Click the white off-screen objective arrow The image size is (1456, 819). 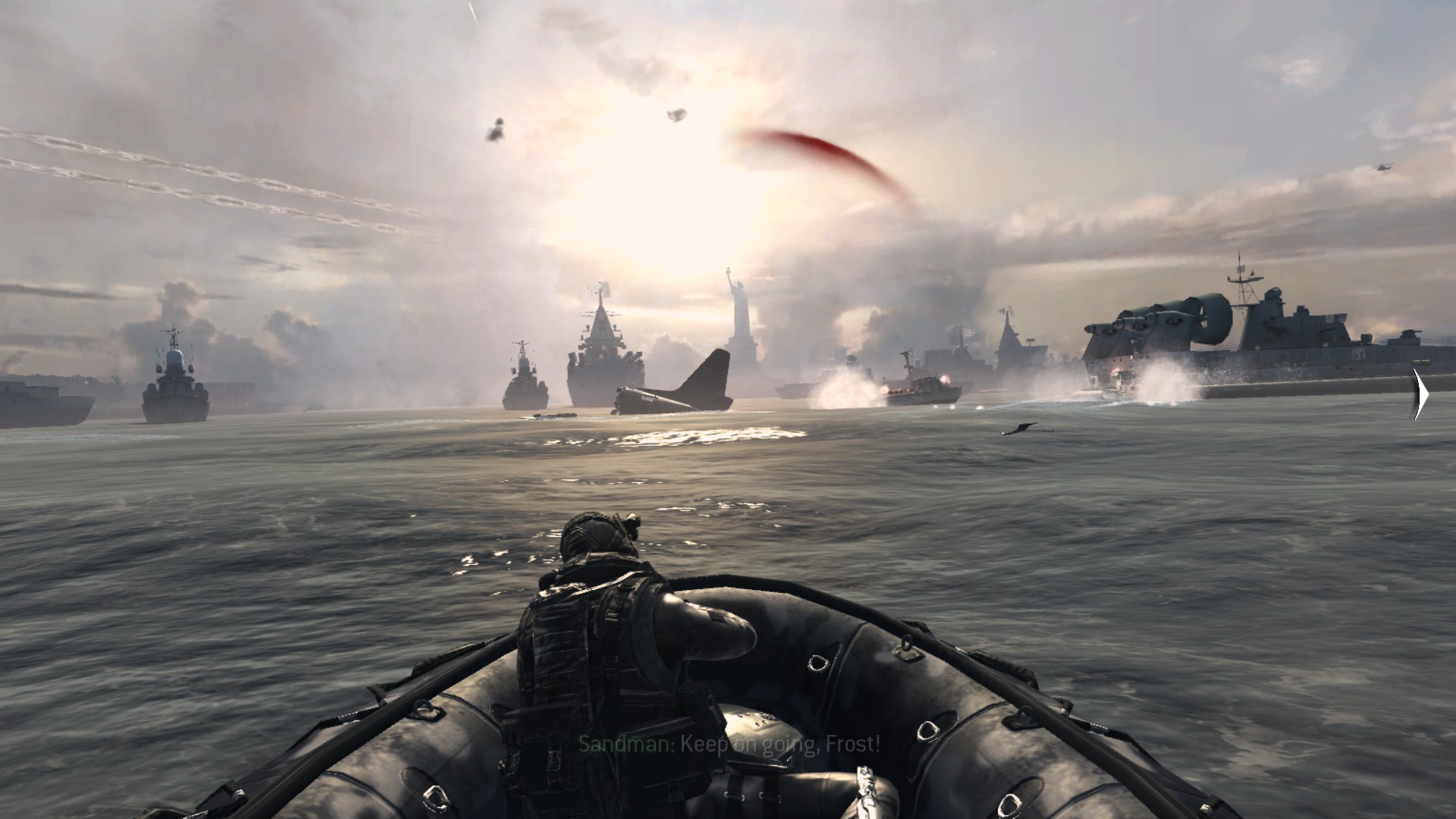tap(1421, 394)
